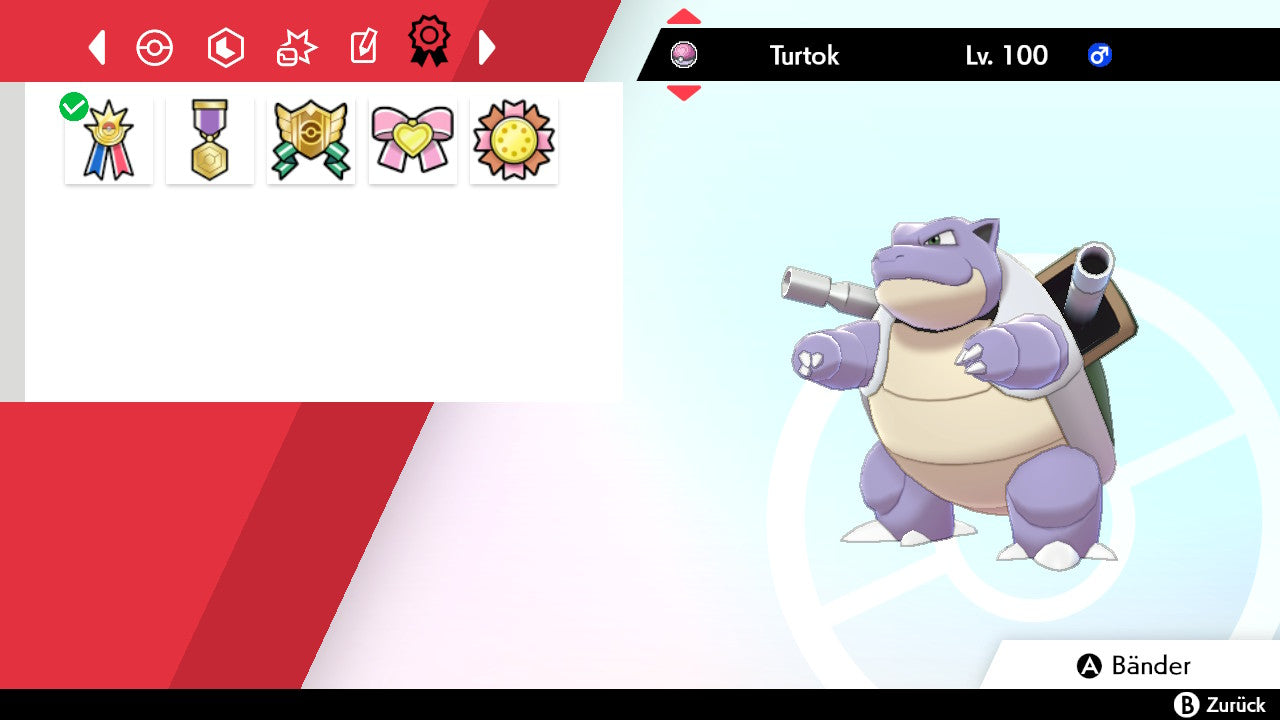This screenshot has width=1280, height=720.
Task: Switch to previous Pokémon with up arrow
Action: point(684,17)
